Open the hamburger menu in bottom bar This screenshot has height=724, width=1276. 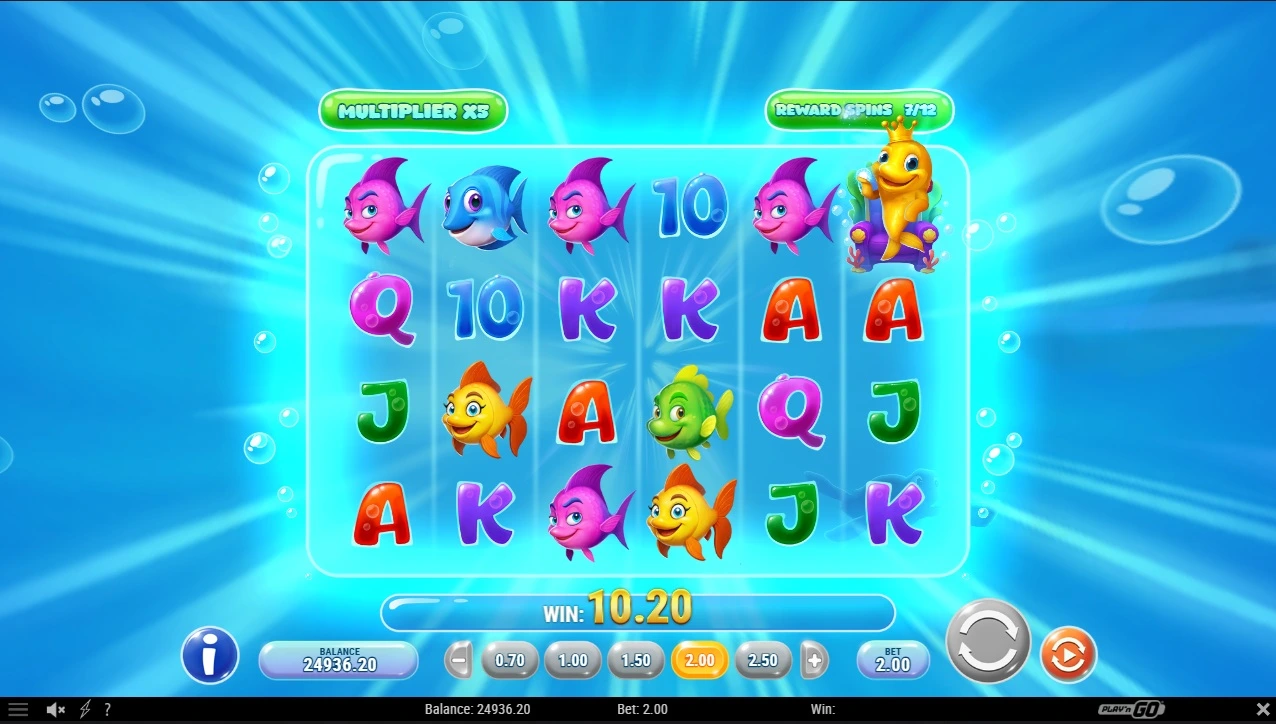point(18,710)
